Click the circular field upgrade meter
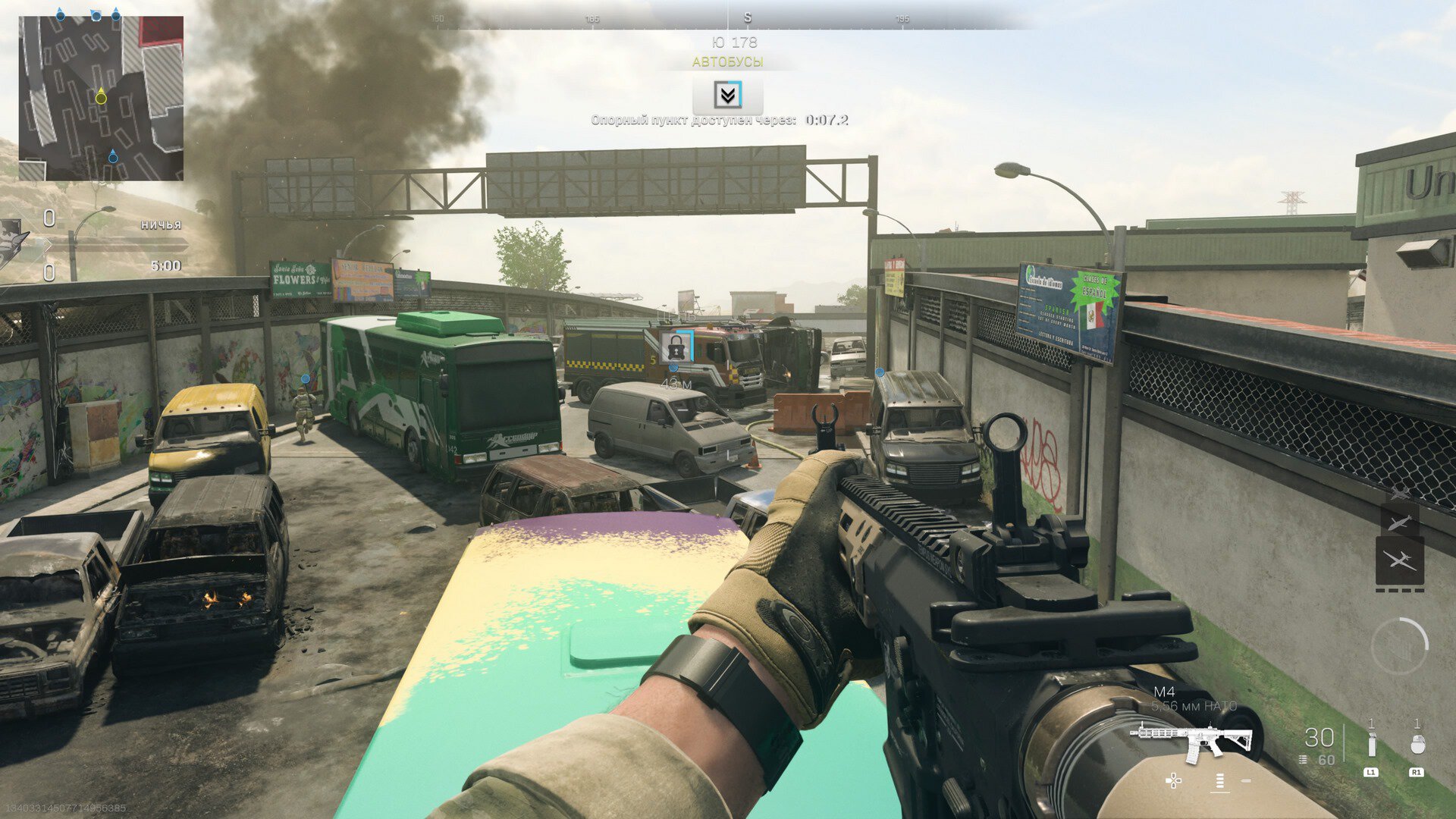Image resolution: width=1456 pixels, height=819 pixels. [x=1399, y=645]
